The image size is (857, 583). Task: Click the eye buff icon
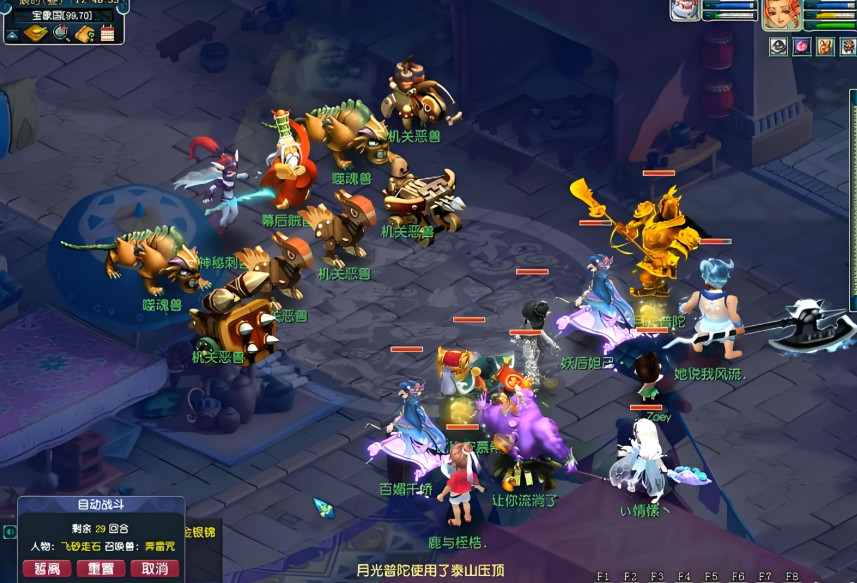(x=778, y=46)
